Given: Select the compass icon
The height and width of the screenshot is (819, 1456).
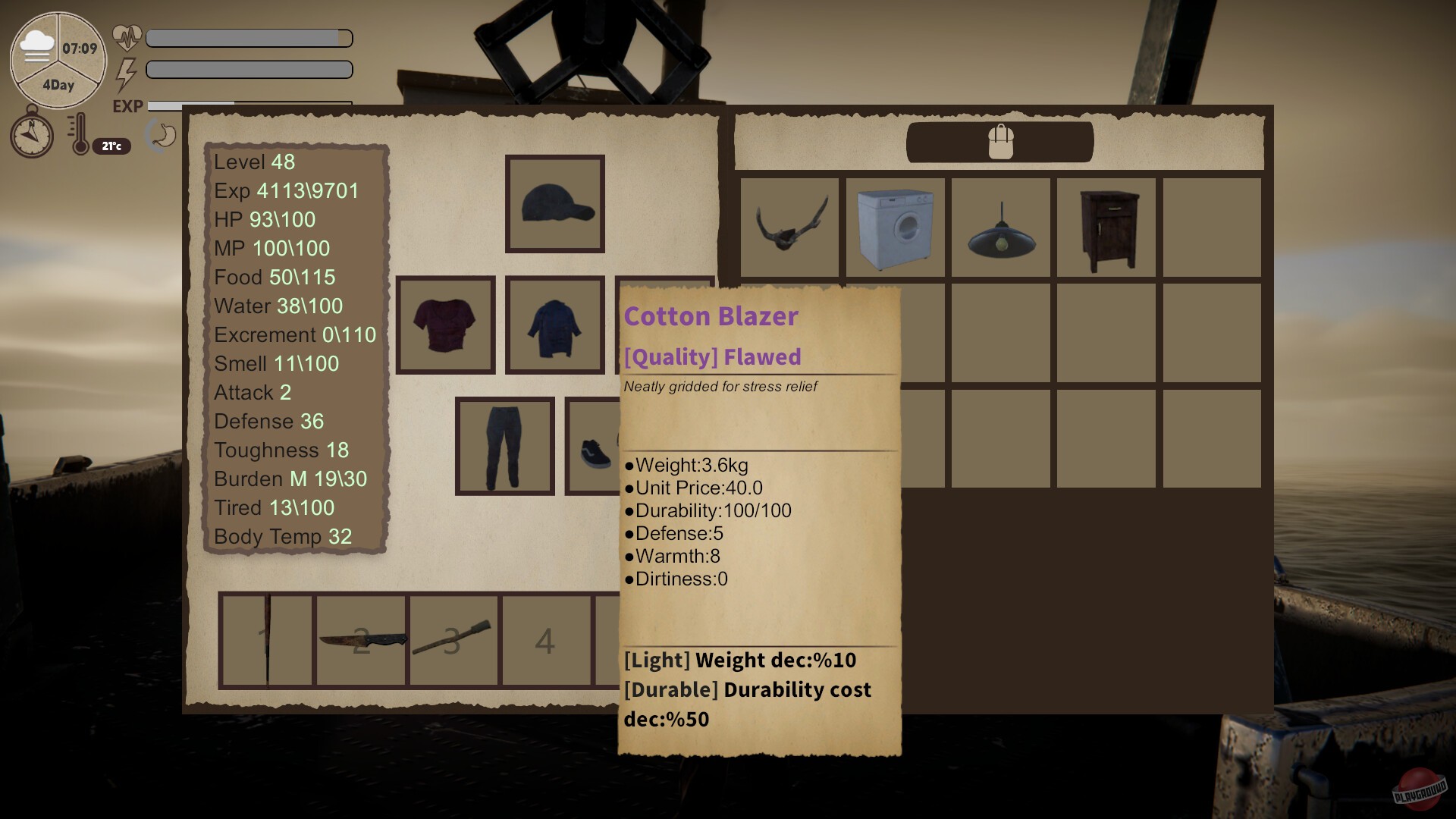Looking at the screenshot, I should [x=31, y=135].
